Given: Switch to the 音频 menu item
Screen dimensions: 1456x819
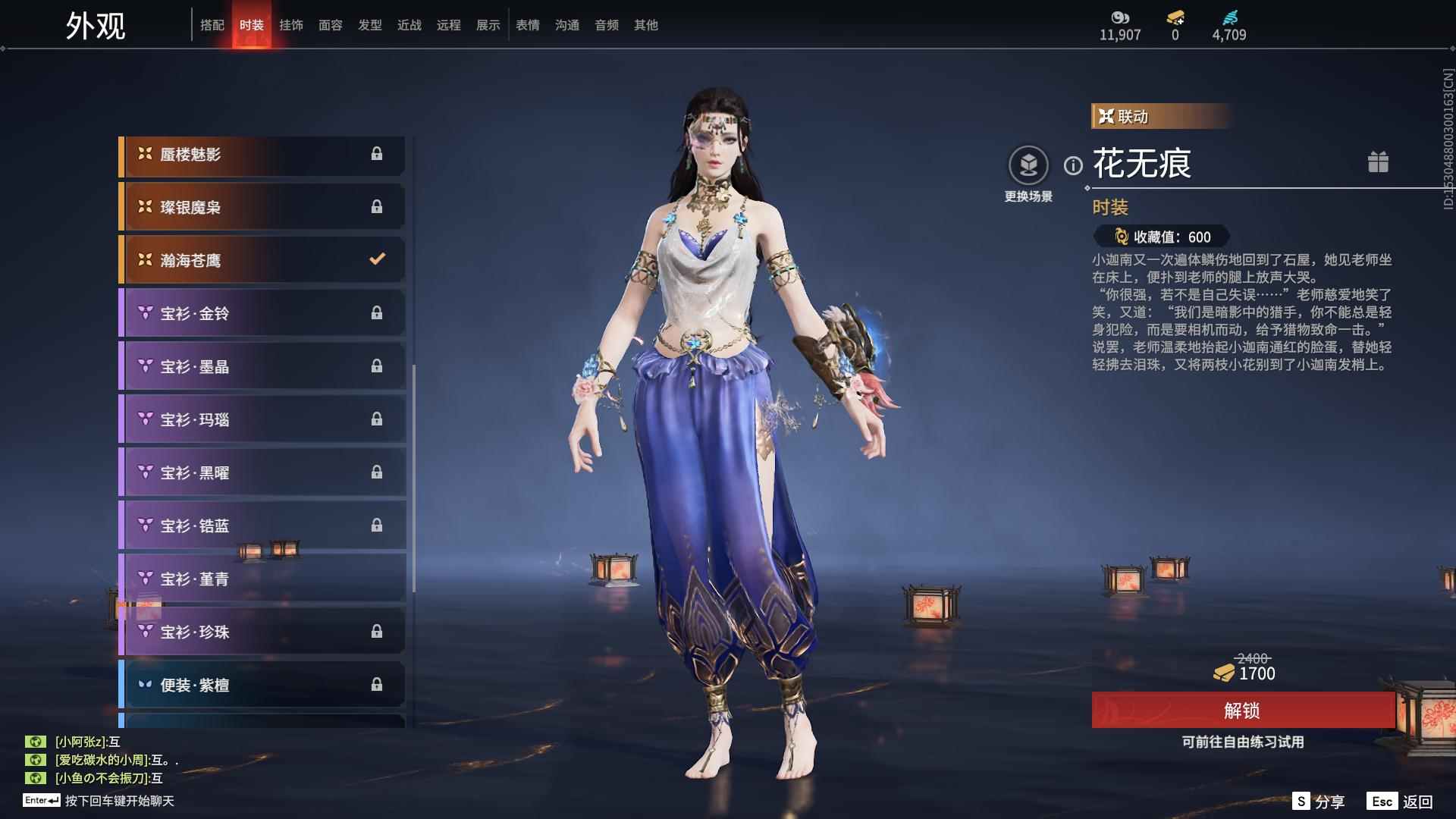Looking at the screenshot, I should click(x=606, y=24).
